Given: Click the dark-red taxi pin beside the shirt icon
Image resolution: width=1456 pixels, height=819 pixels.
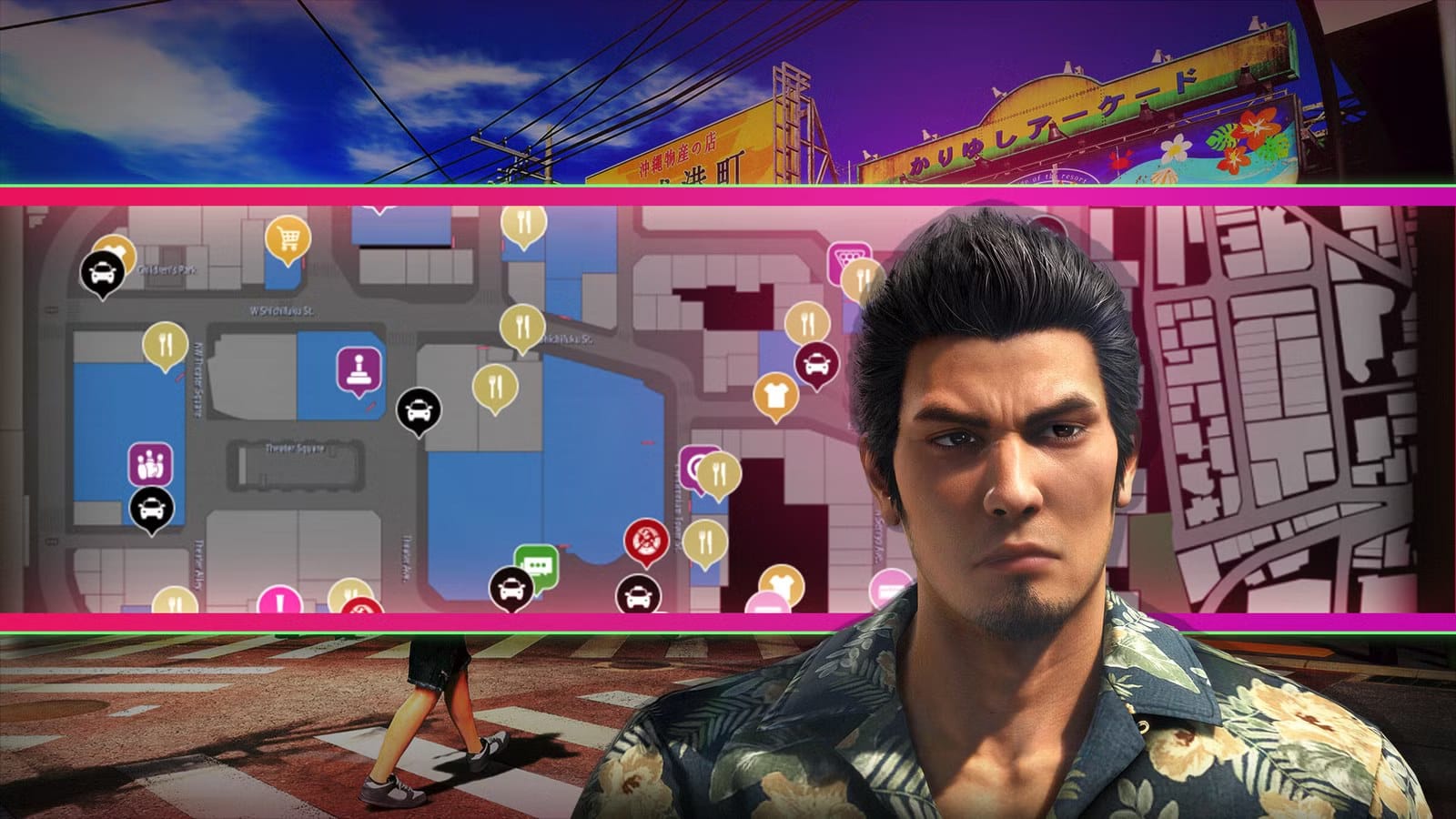Looking at the screenshot, I should 817,361.
